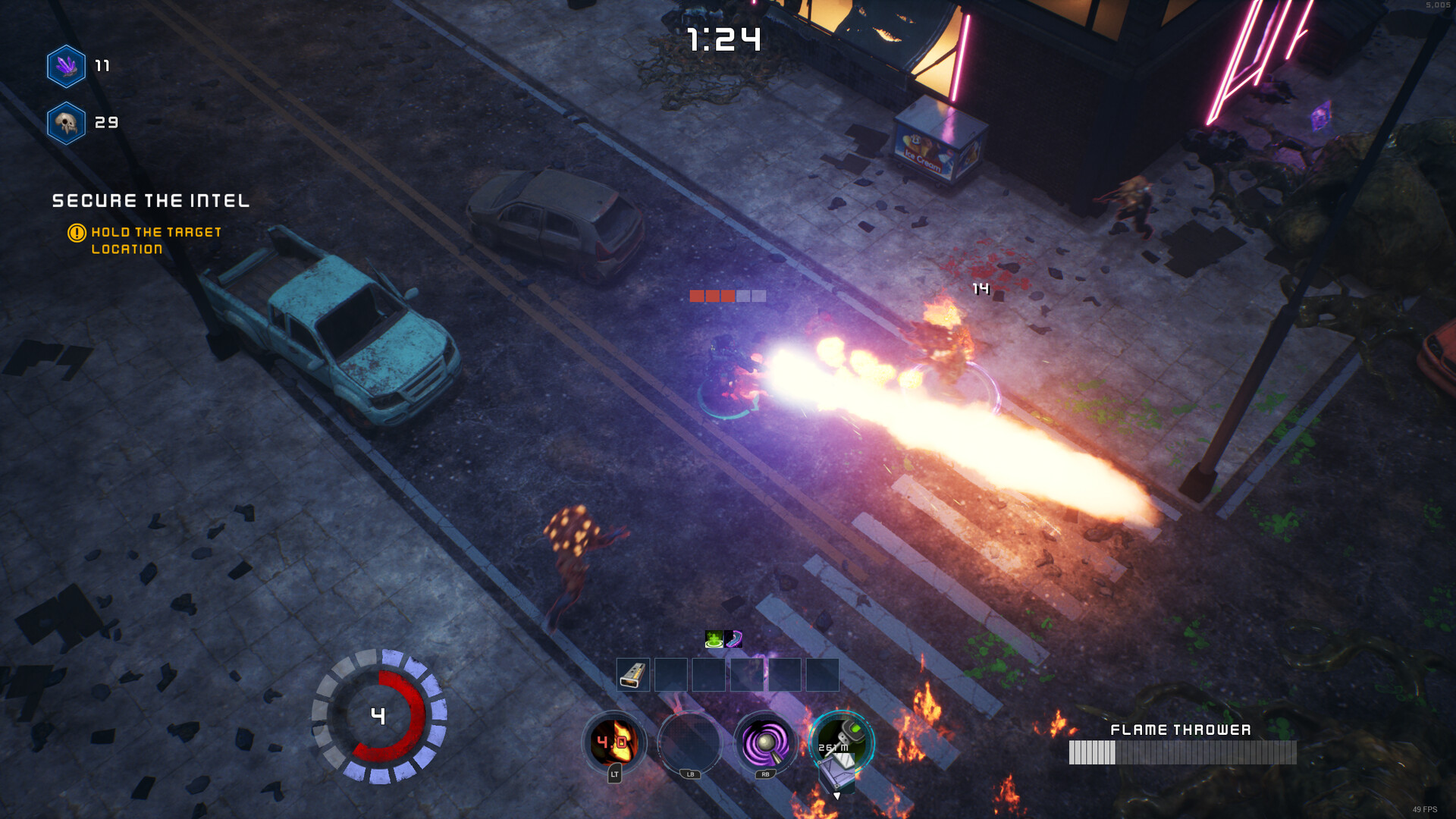Inspect the green healing buff icon
Screen dimensions: 1456x819
714,639
